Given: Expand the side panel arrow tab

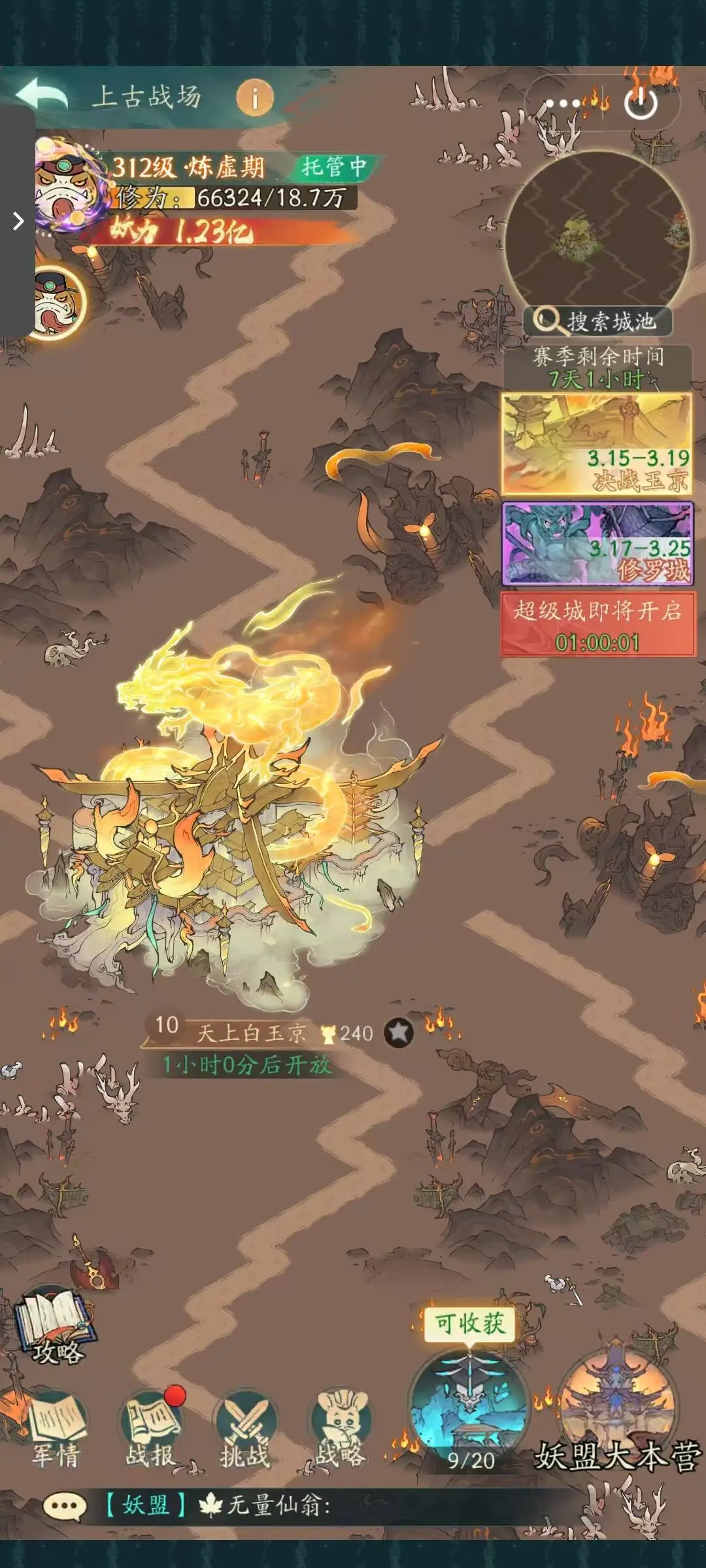Looking at the screenshot, I should pos(18,221).
